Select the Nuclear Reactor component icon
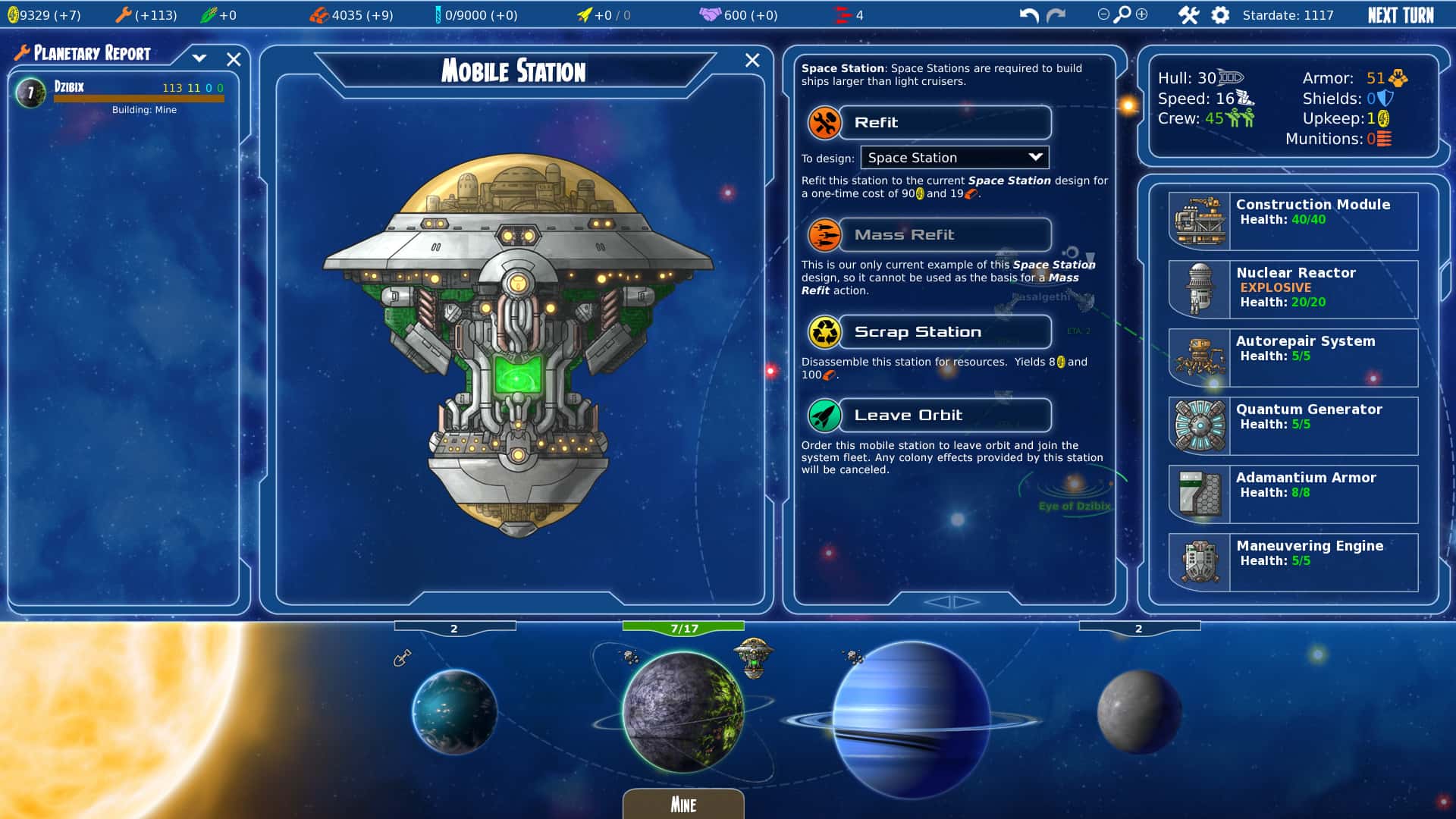 click(x=1198, y=288)
